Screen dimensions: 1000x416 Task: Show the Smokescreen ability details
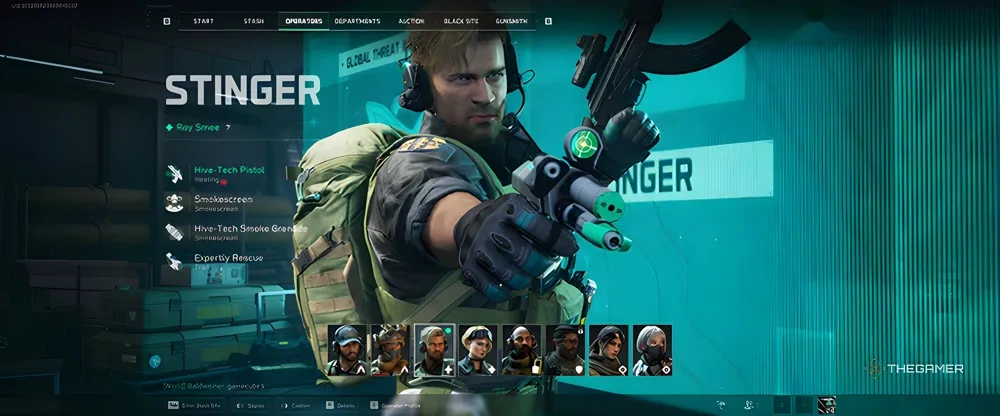click(222, 203)
